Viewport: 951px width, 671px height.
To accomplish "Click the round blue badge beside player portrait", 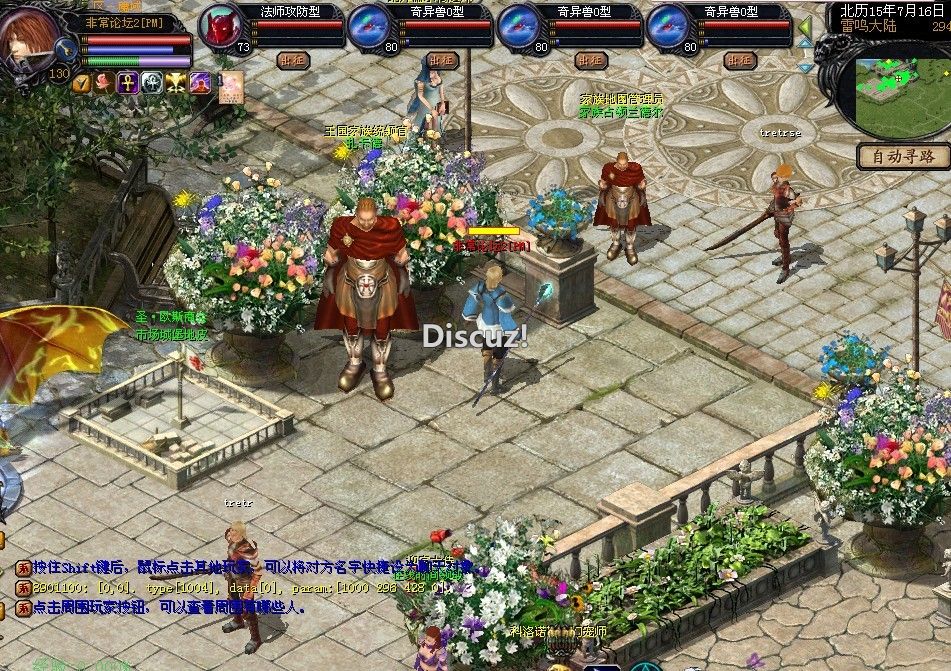I will [67, 48].
